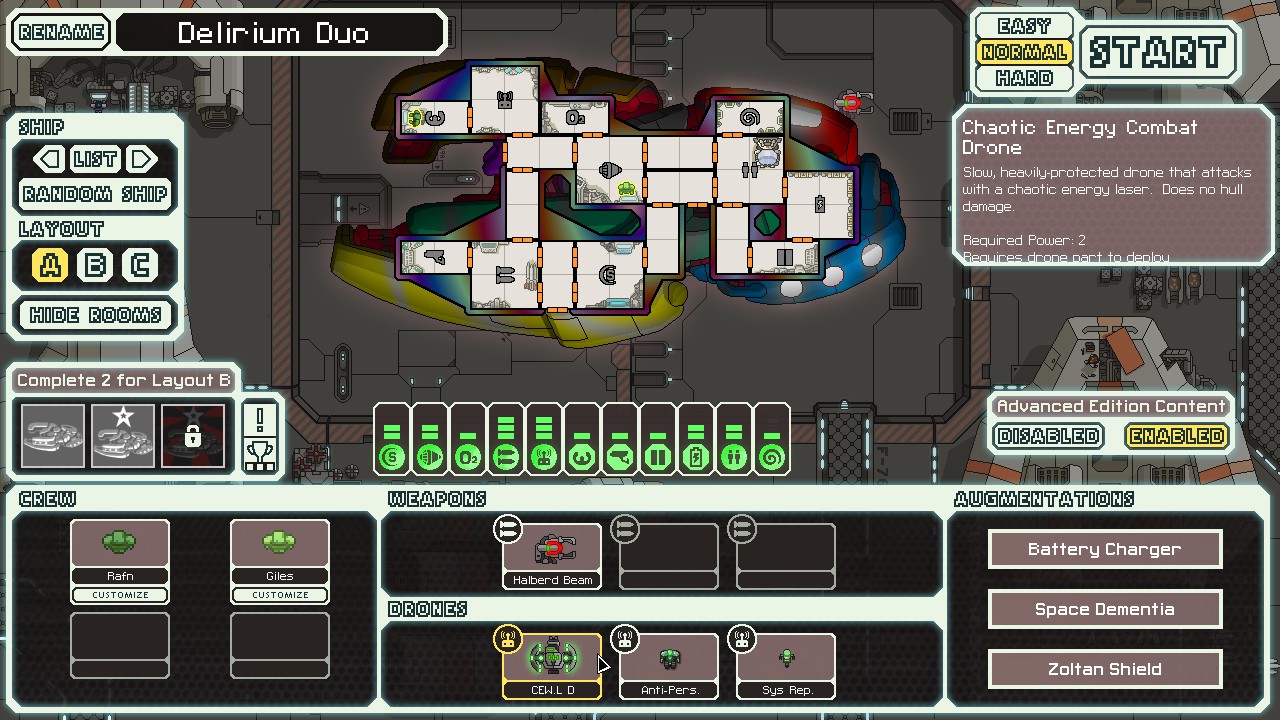Select Easy difficulty
The image size is (1280, 720).
click(1024, 26)
